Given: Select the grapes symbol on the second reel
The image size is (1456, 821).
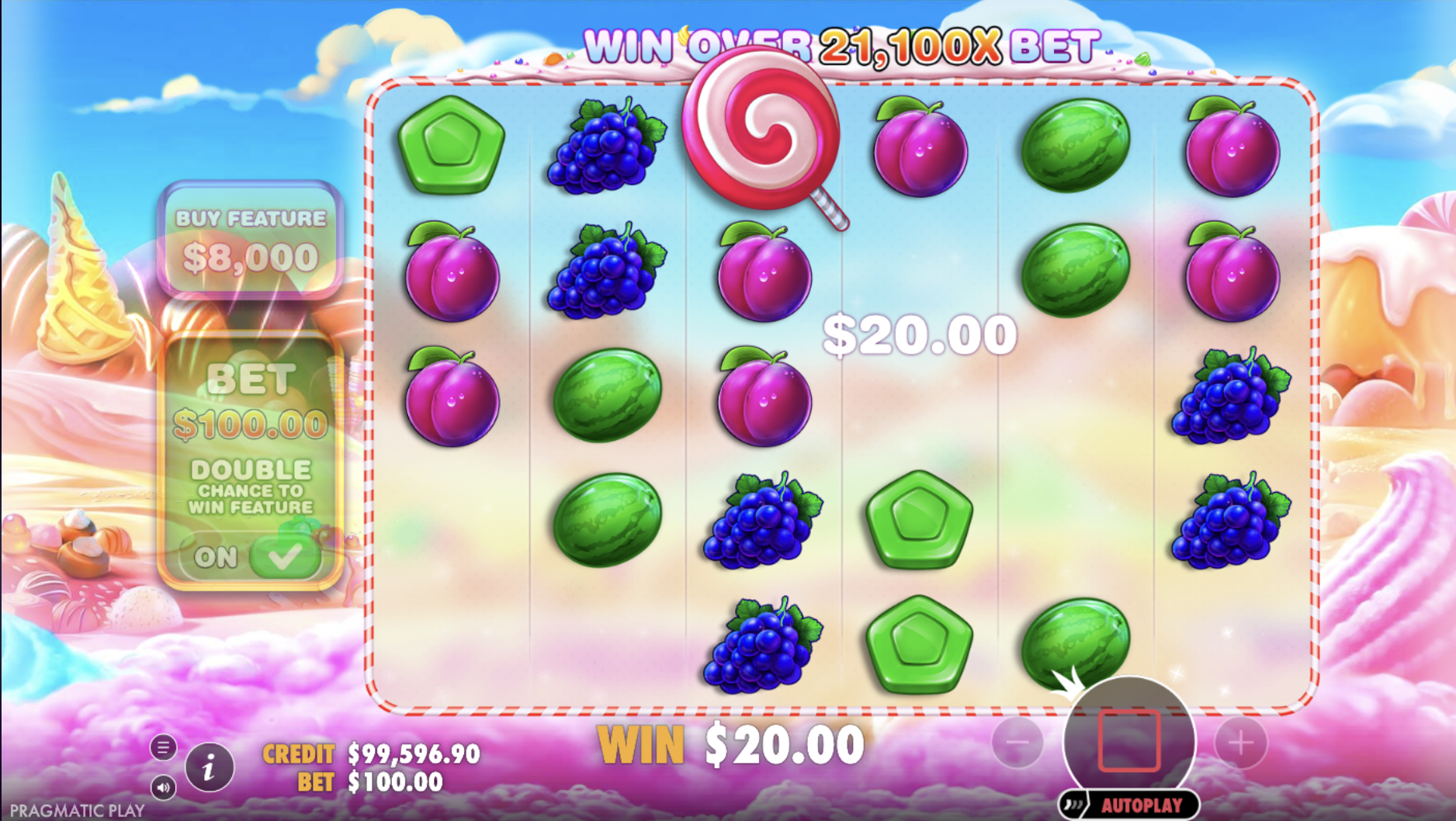Looking at the screenshot, I should [605, 147].
